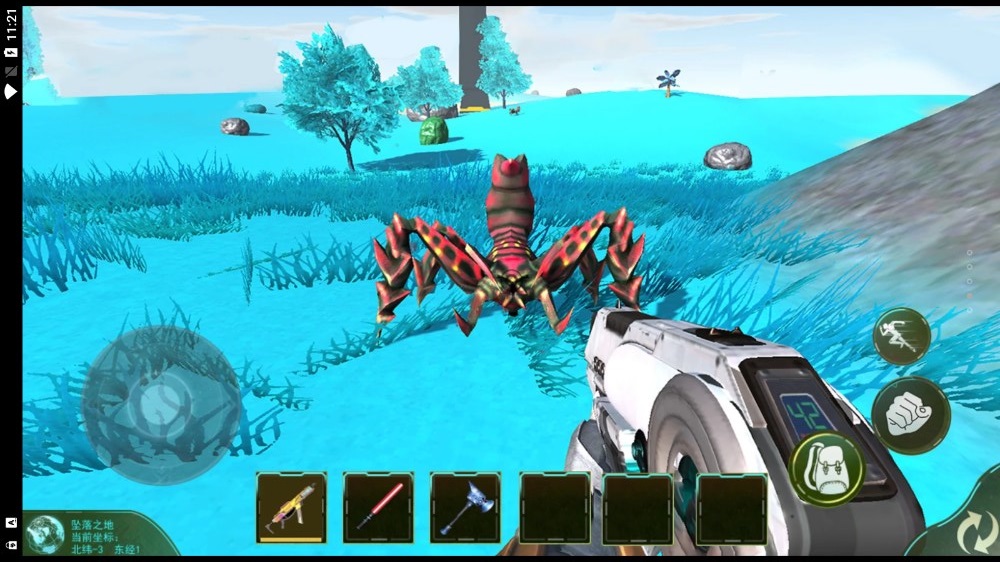This screenshot has height=562, width=1000.
Task: Open the backpack inventory
Action: pos(826,469)
